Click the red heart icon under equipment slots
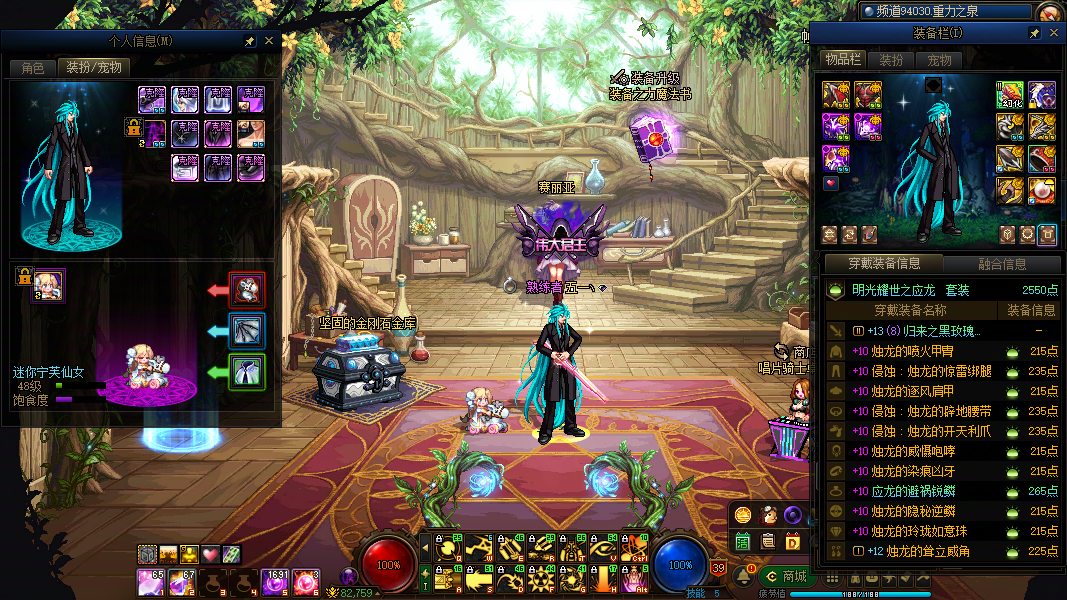Image resolution: width=1067 pixels, height=600 pixels. pos(832,183)
